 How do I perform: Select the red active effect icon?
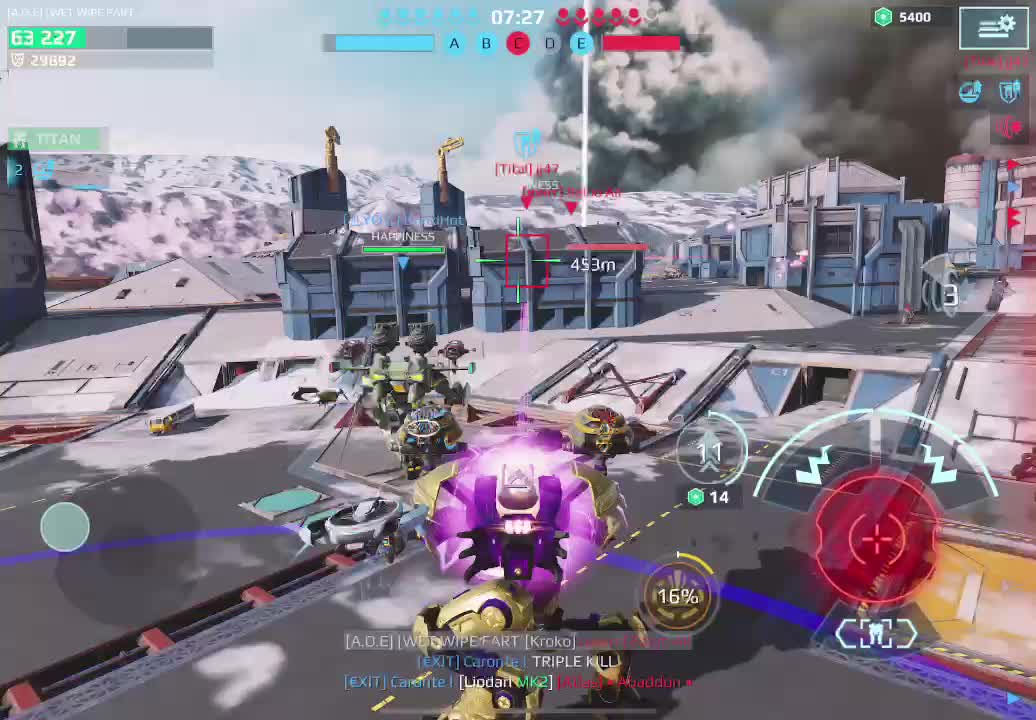(1007, 127)
